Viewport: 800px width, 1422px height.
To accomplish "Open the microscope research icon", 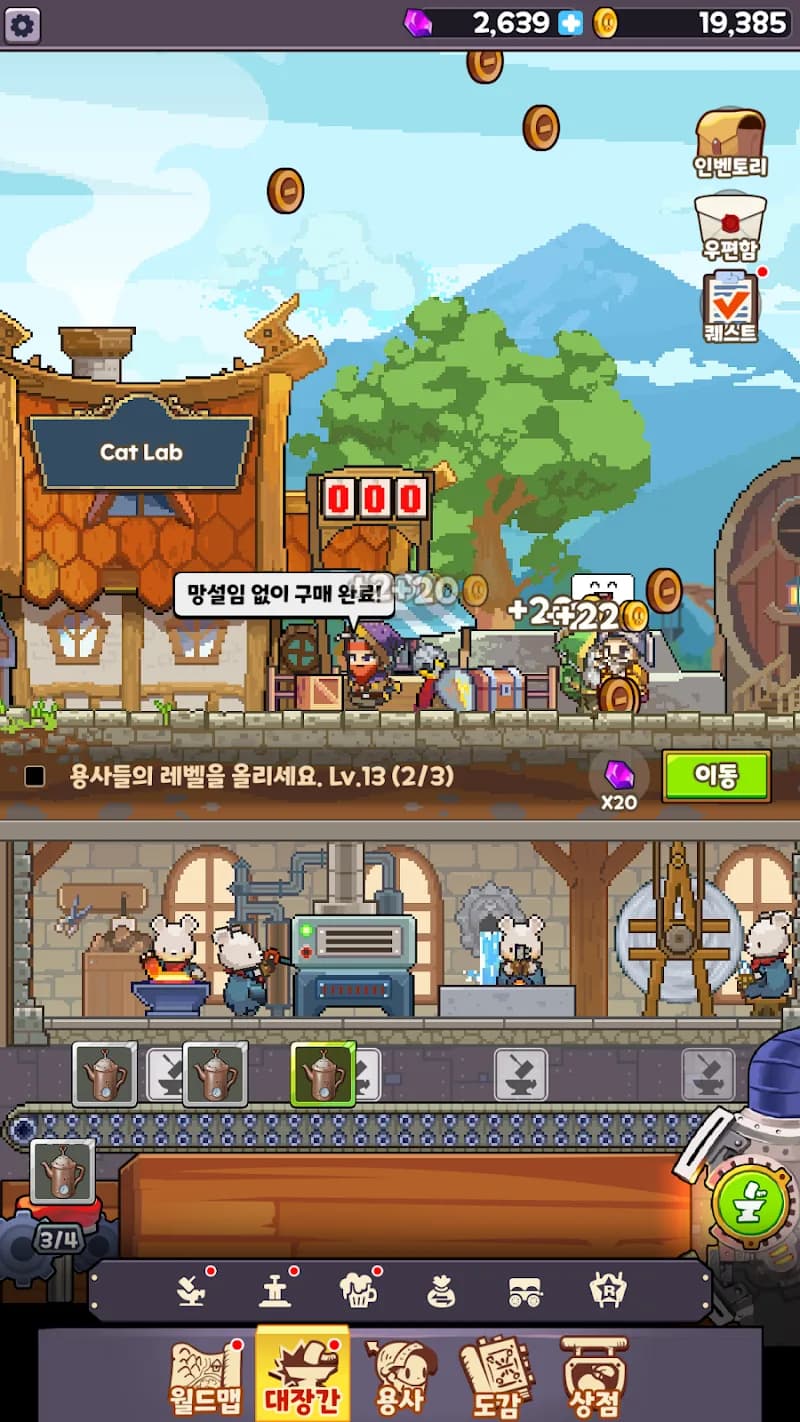I will [190, 1291].
